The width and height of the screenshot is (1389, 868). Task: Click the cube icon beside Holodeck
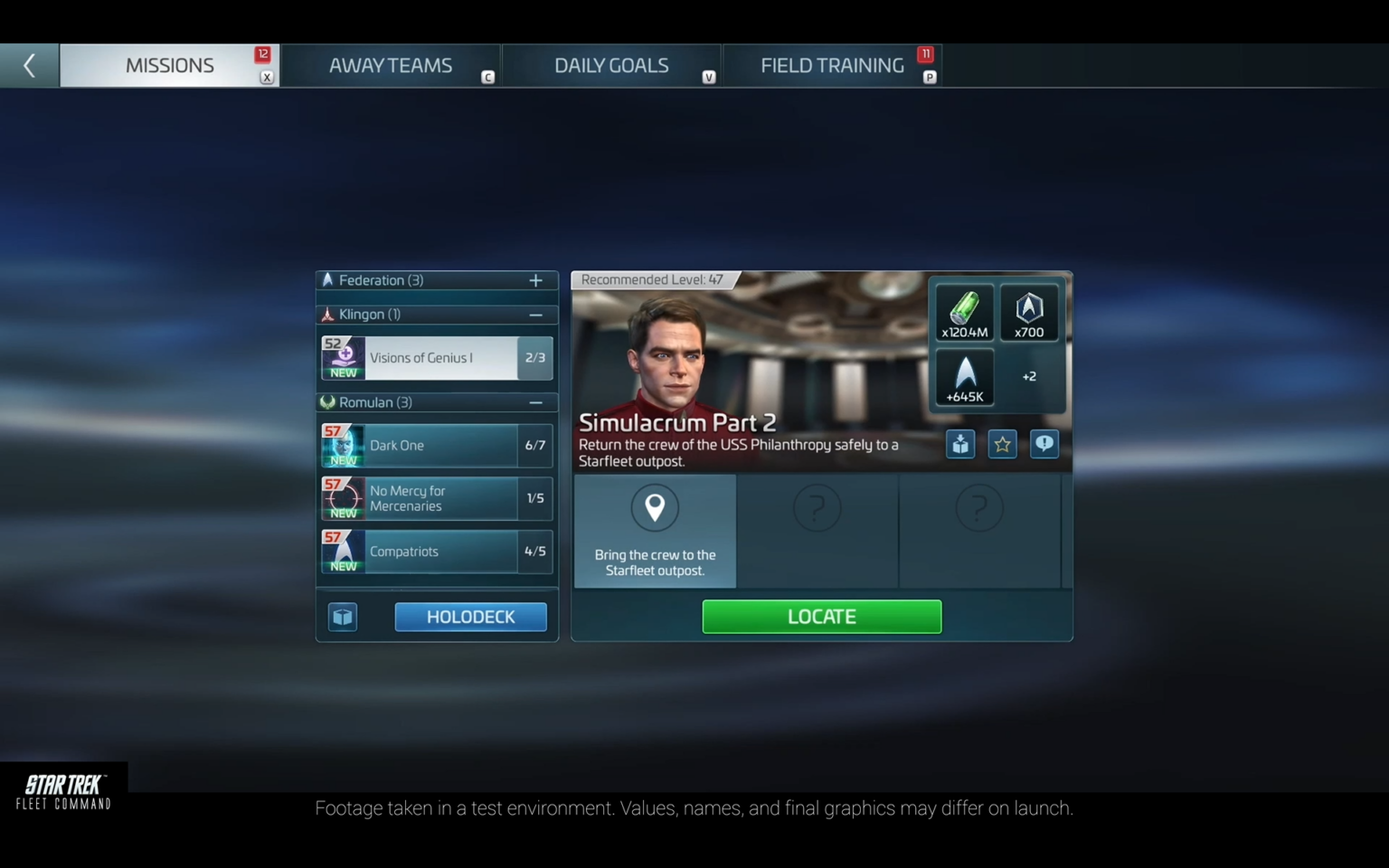click(343, 617)
